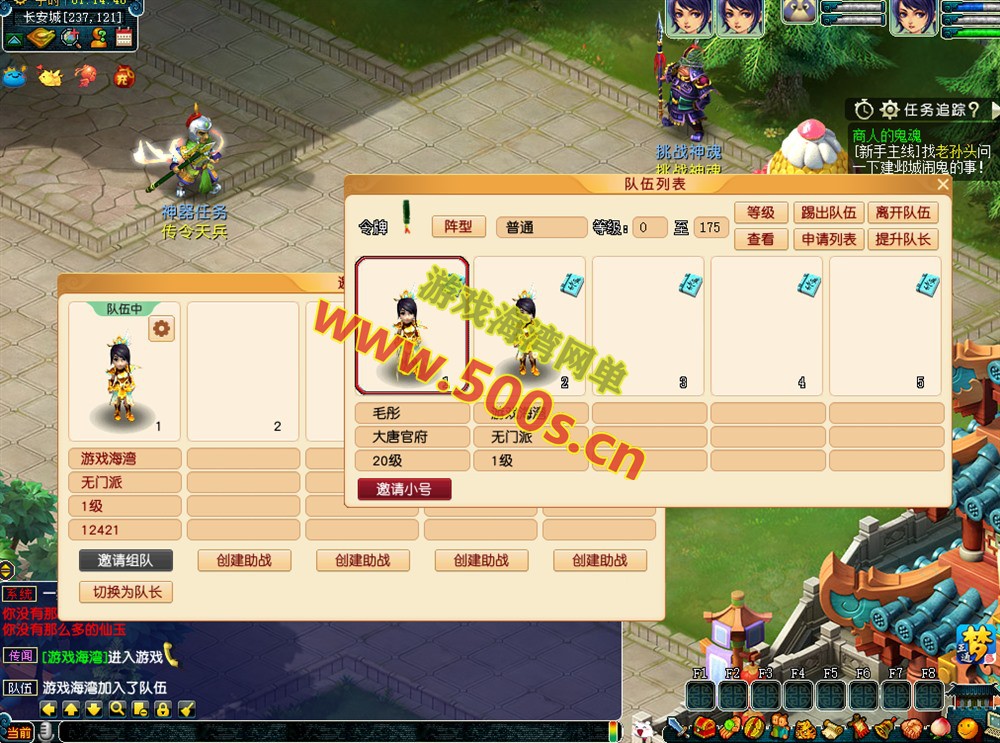Leave the team via 离开队伍

click(x=903, y=213)
